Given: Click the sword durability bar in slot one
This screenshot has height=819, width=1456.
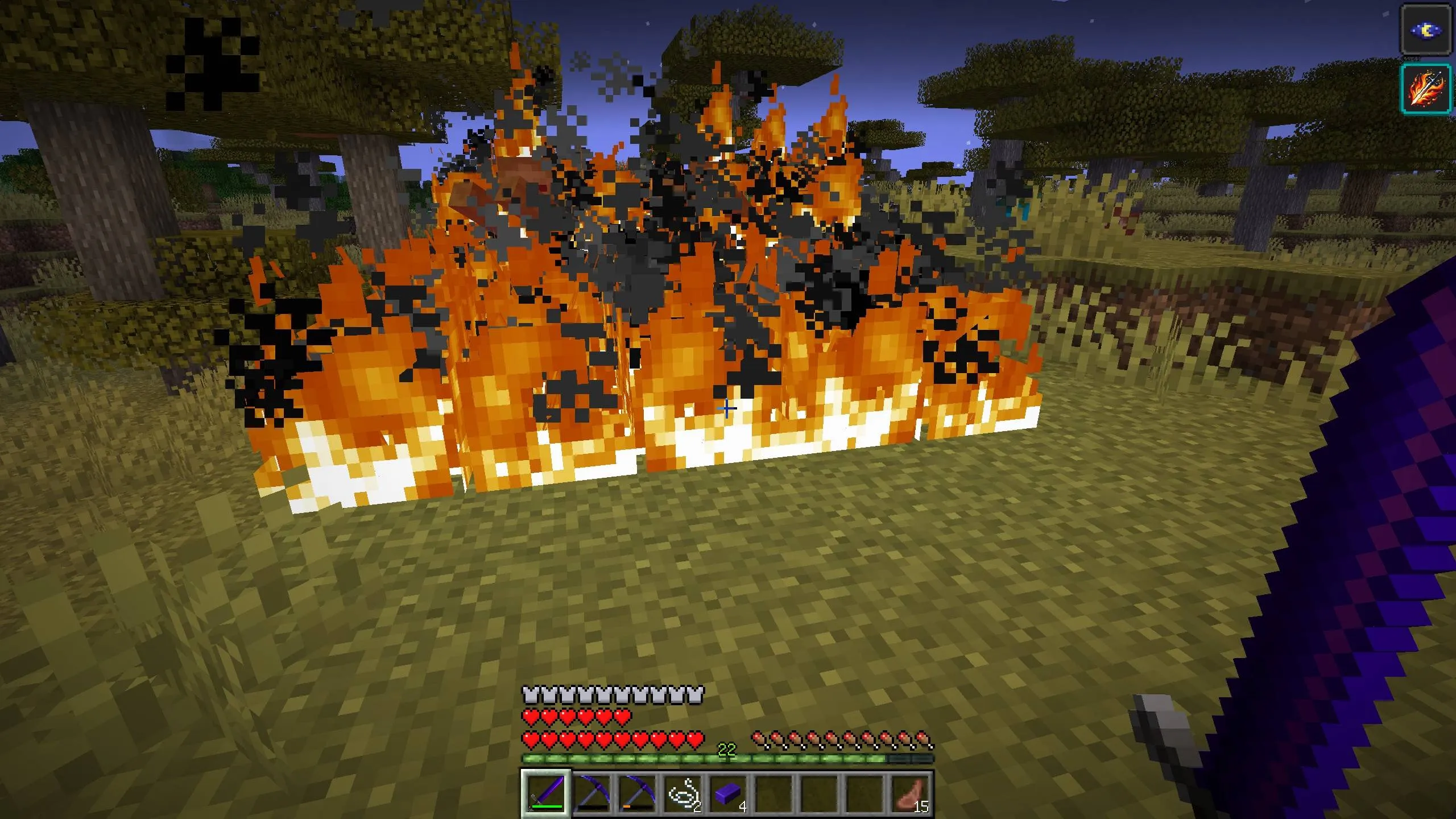Looking at the screenshot, I should (546, 806).
